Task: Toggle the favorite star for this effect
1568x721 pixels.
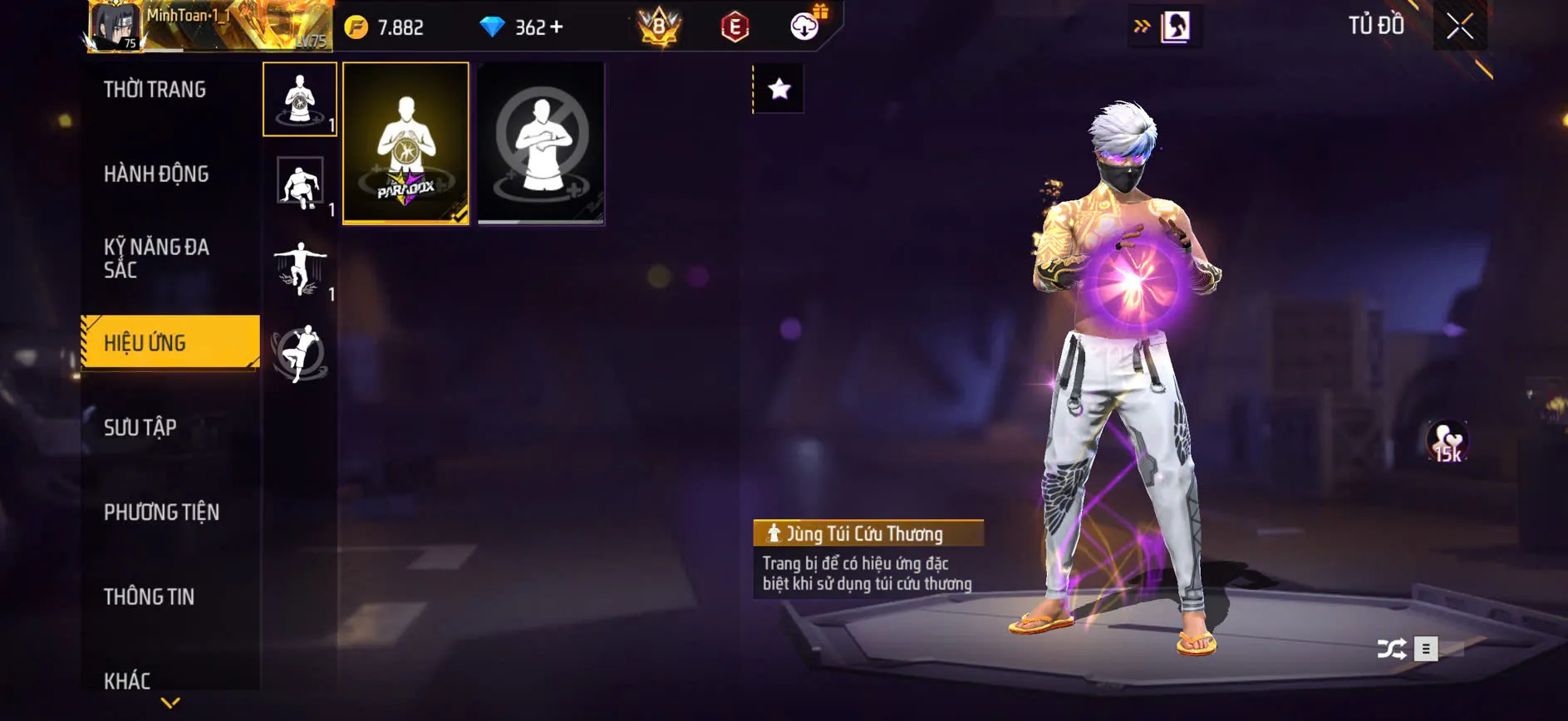Action: 779,90
